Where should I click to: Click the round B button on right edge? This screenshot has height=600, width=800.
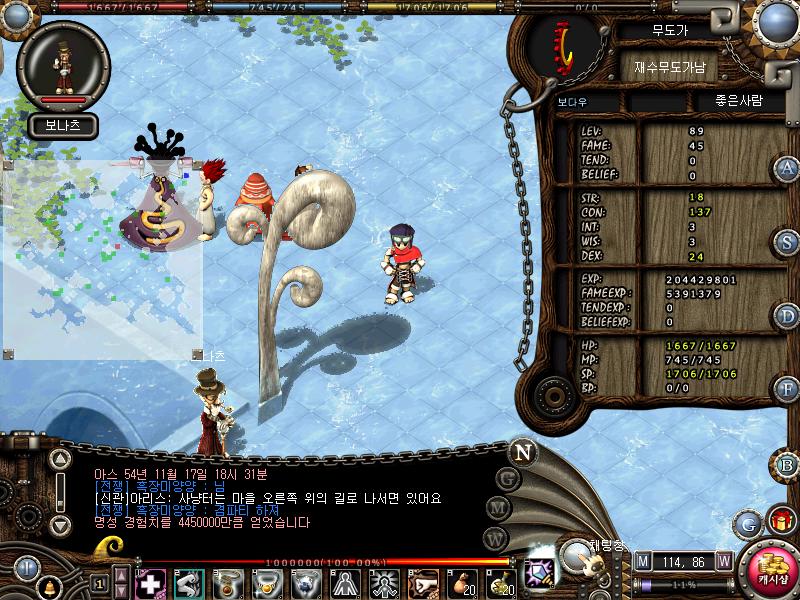pyautogui.click(x=787, y=464)
